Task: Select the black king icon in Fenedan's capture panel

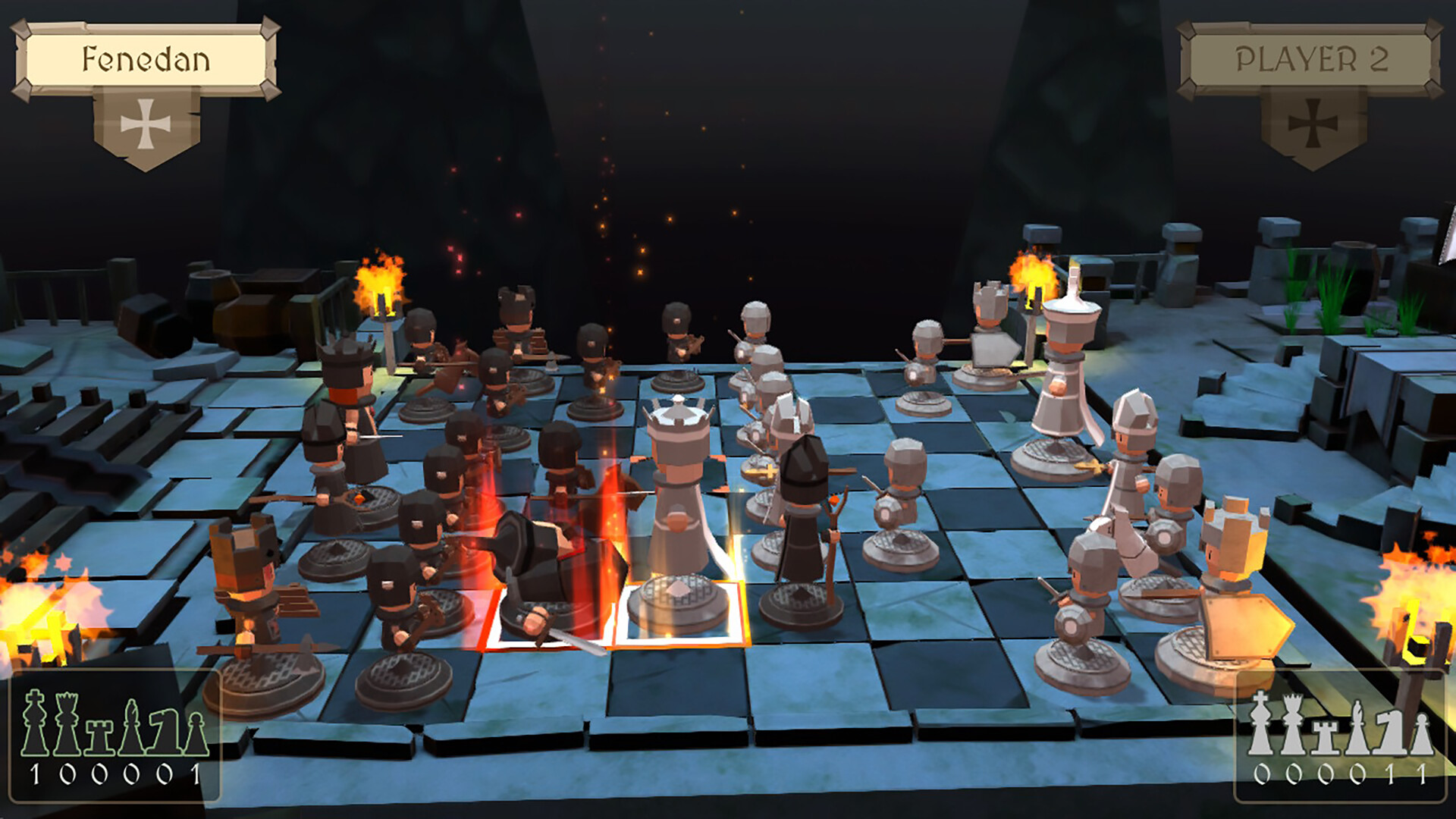Action: (x=34, y=720)
